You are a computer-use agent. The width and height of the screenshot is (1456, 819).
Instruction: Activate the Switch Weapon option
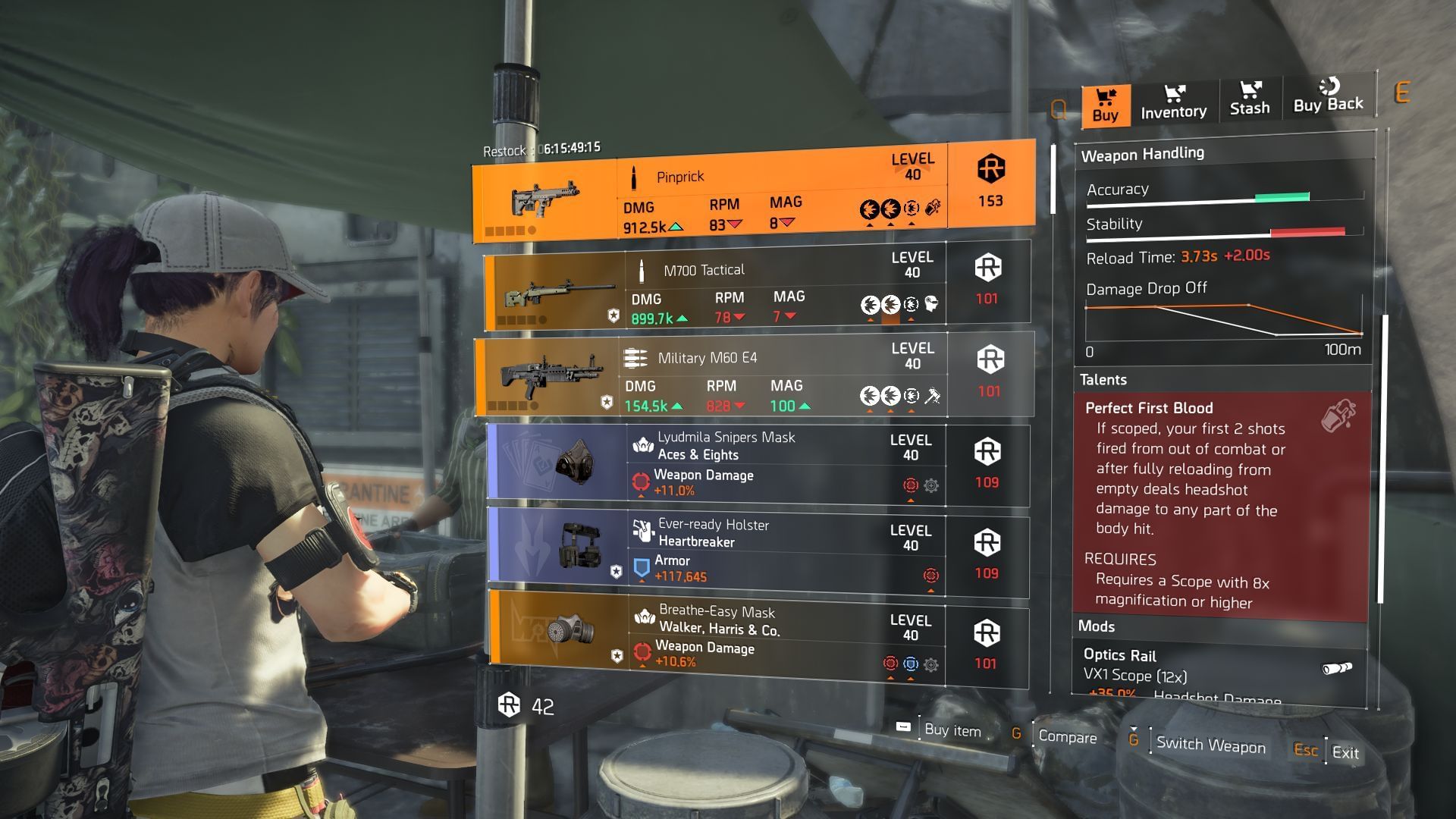1210,745
